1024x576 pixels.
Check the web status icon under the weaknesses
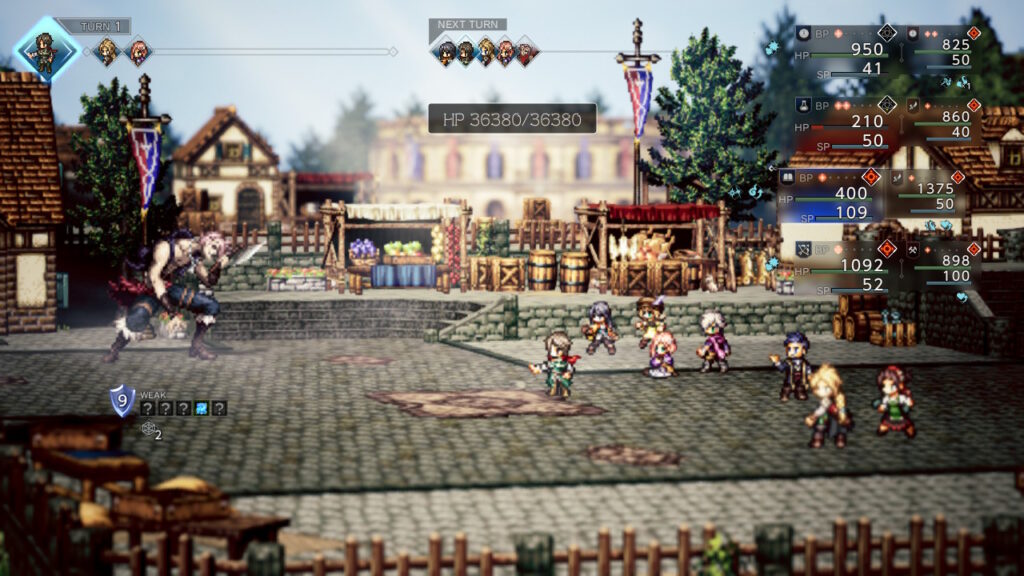click(x=148, y=428)
